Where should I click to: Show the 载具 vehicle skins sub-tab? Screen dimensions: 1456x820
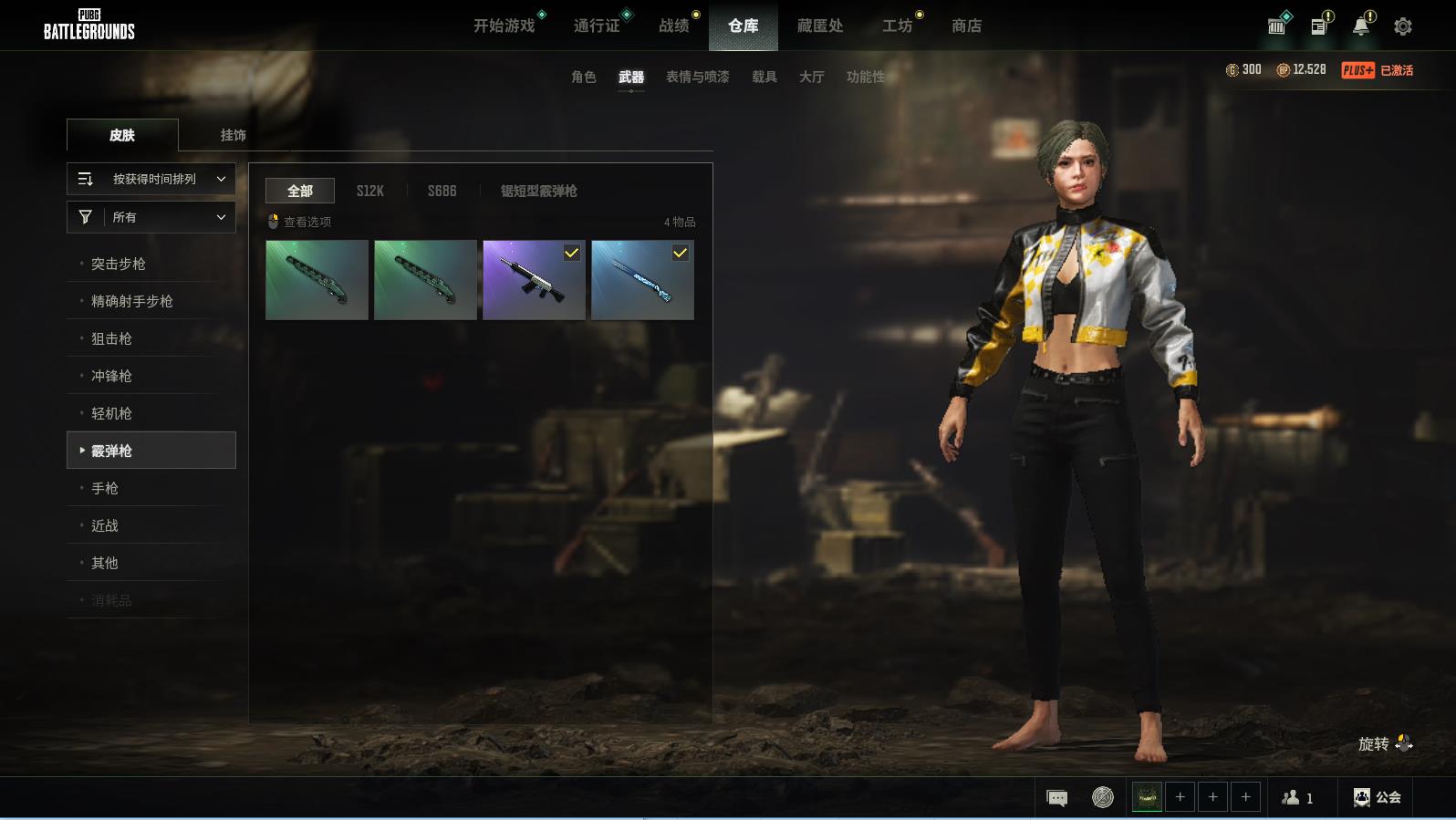[x=764, y=78]
